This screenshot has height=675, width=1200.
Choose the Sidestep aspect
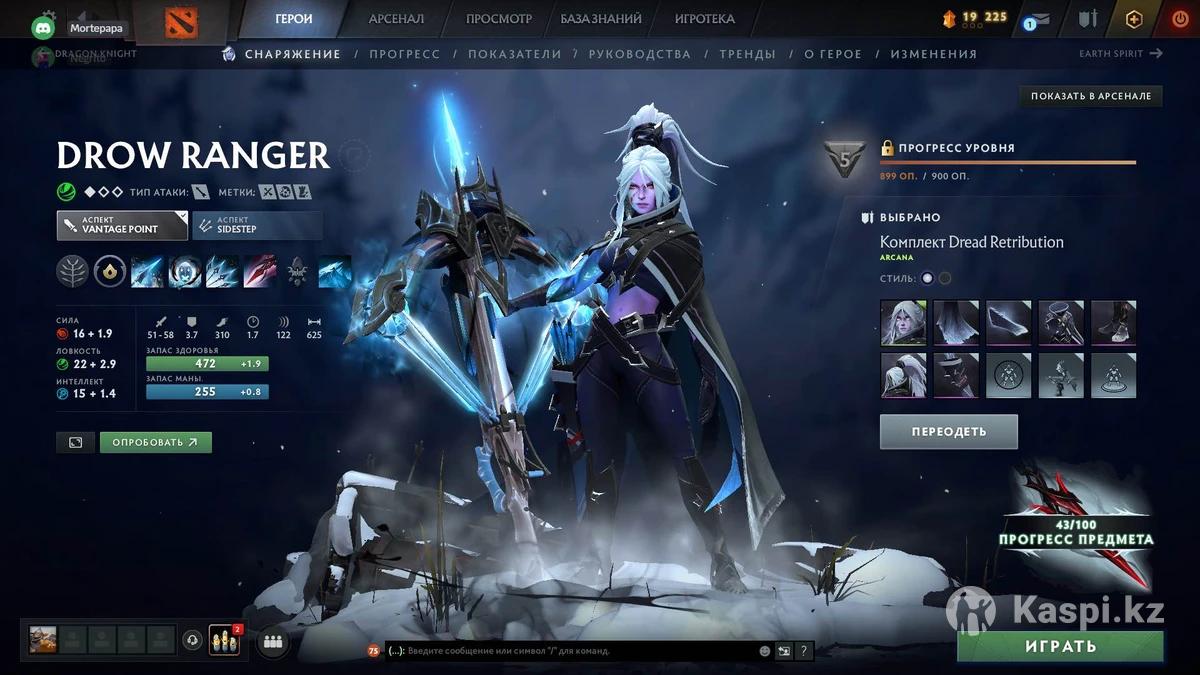257,225
